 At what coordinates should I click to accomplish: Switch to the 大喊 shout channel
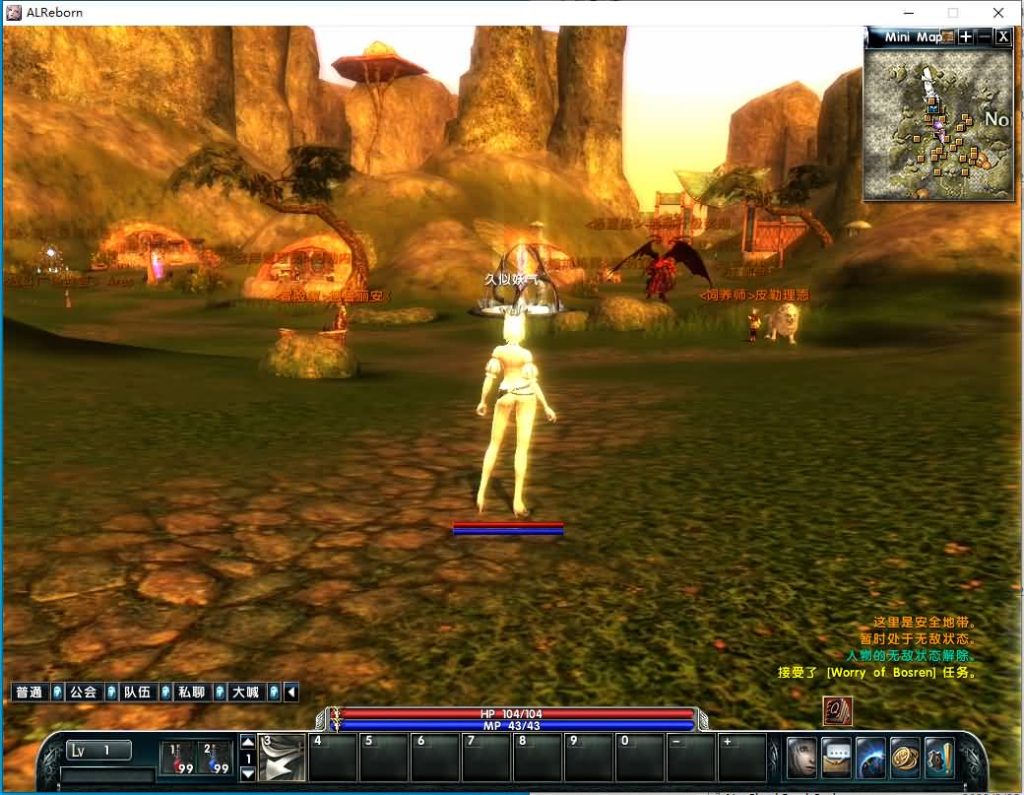point(245,692)
